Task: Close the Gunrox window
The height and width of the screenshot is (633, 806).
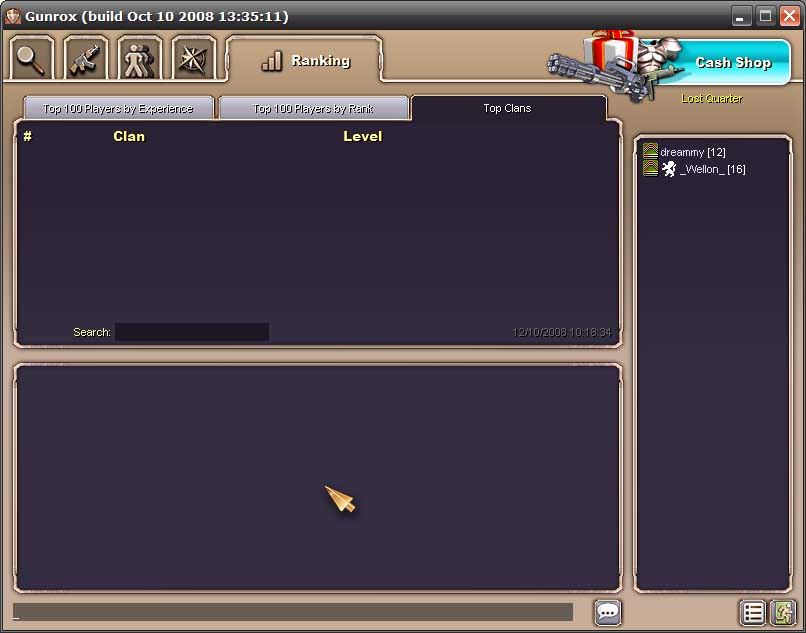Action: pos(789,16)
